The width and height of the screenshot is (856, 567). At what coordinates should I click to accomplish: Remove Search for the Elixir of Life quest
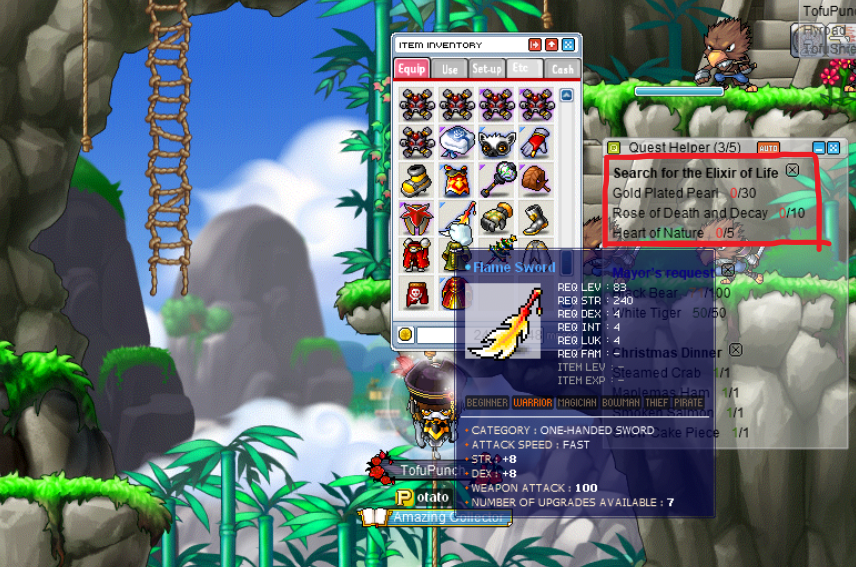(792, 171)
